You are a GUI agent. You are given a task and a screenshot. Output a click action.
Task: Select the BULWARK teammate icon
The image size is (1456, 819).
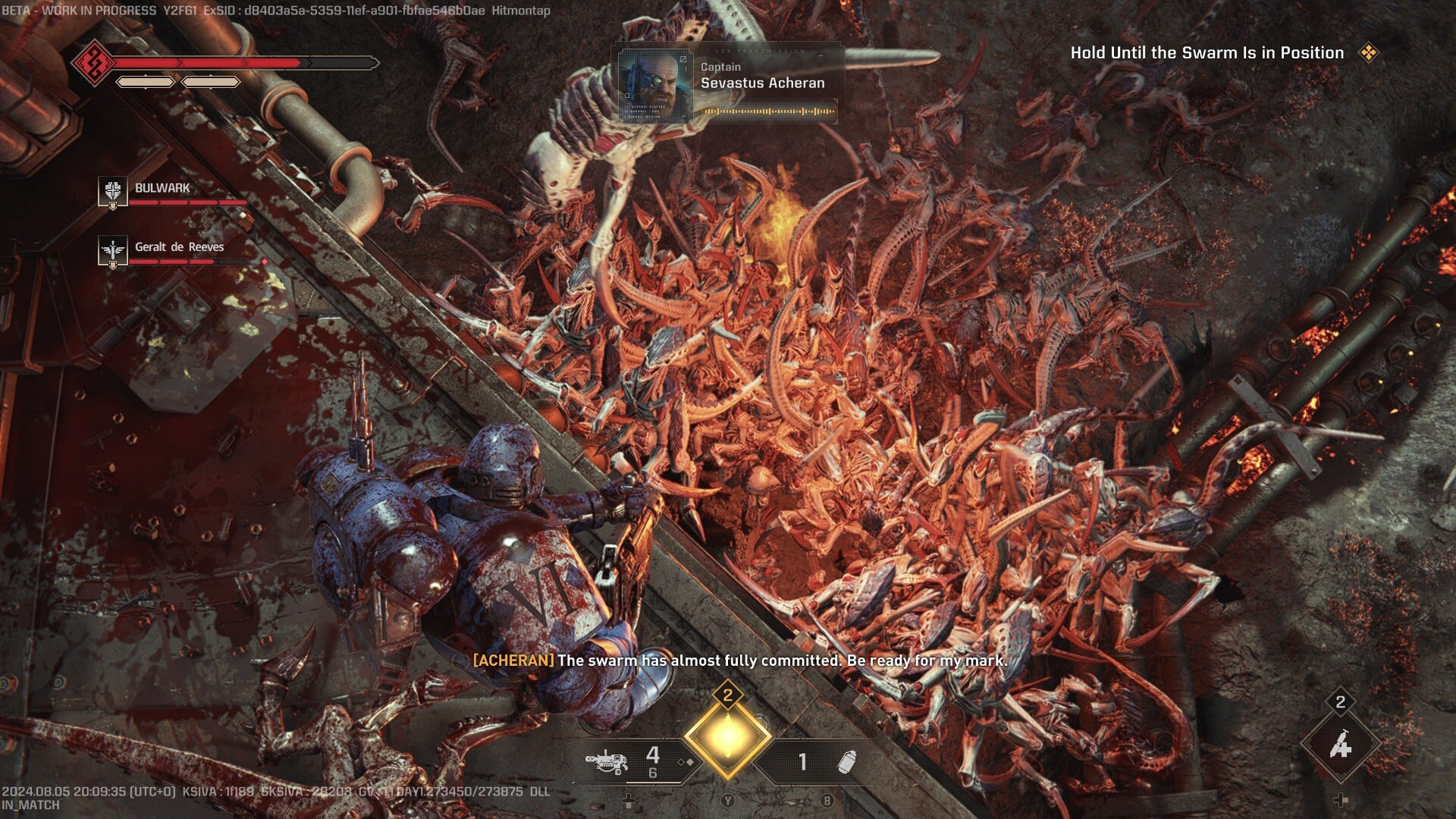coord(112,190)
